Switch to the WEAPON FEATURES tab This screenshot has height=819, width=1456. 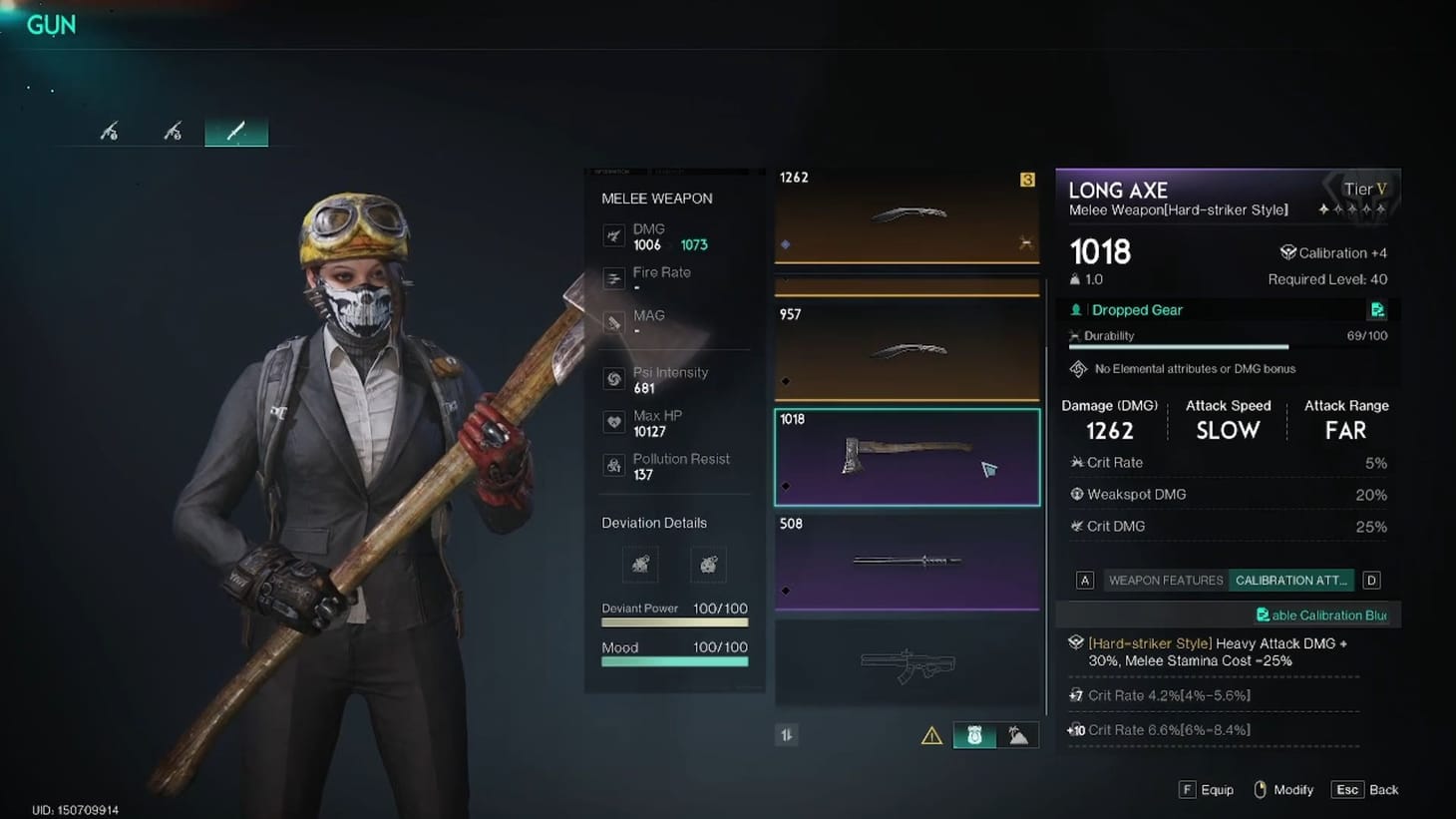tap(1164, 580)
